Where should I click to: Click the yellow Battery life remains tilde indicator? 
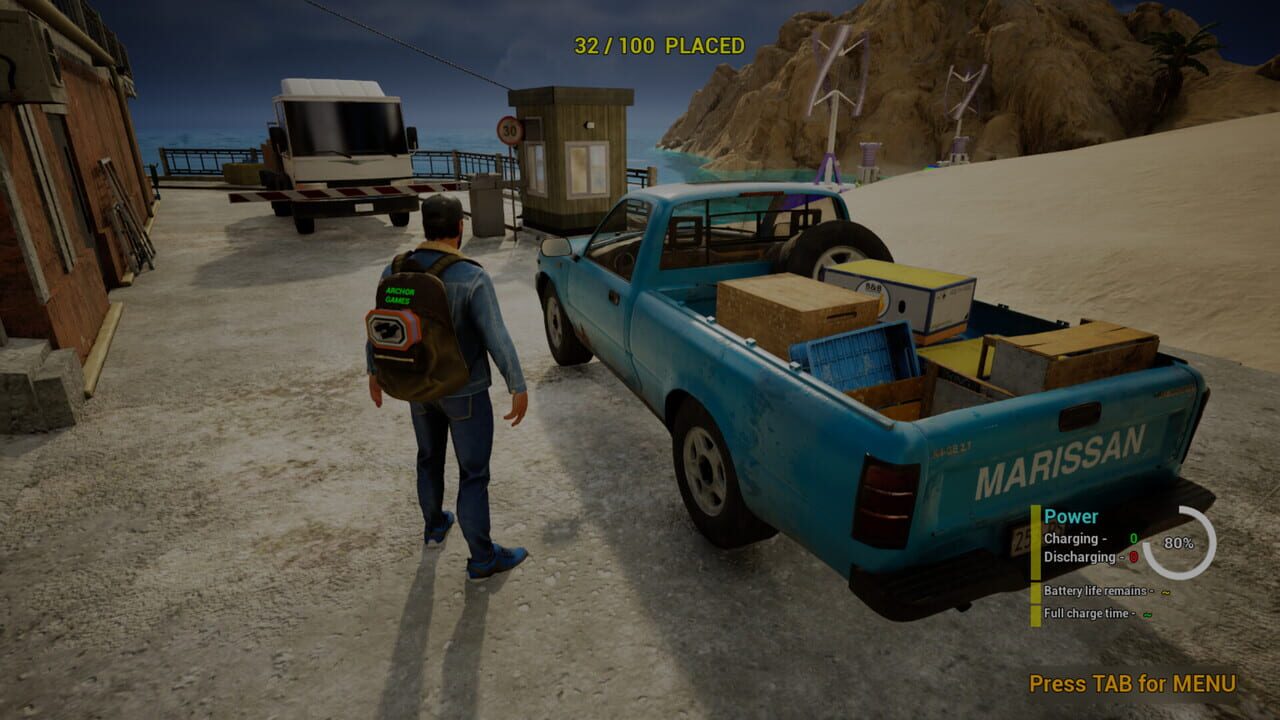click(1165, 592)
